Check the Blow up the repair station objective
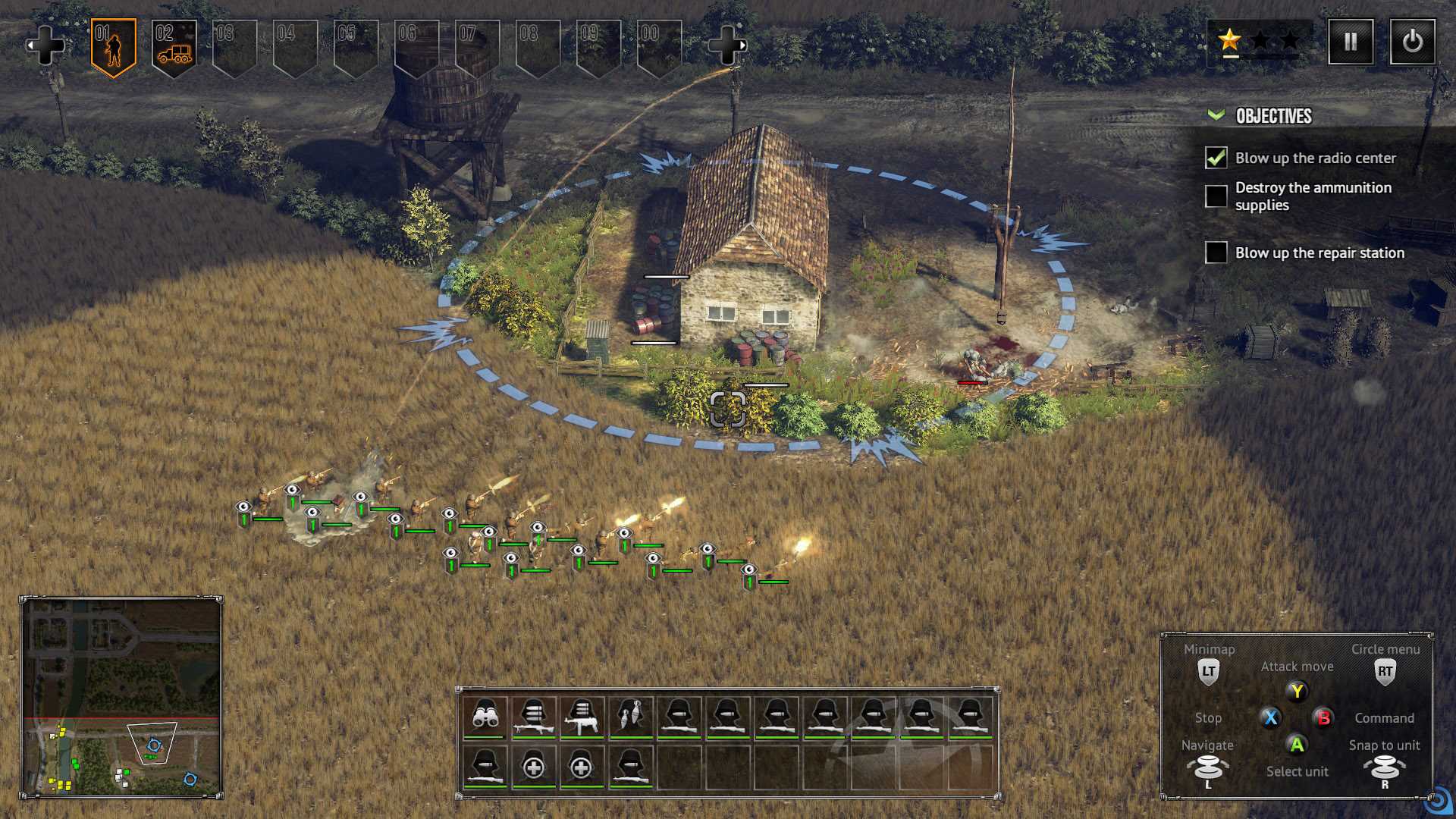 (x=1216, y=253)
